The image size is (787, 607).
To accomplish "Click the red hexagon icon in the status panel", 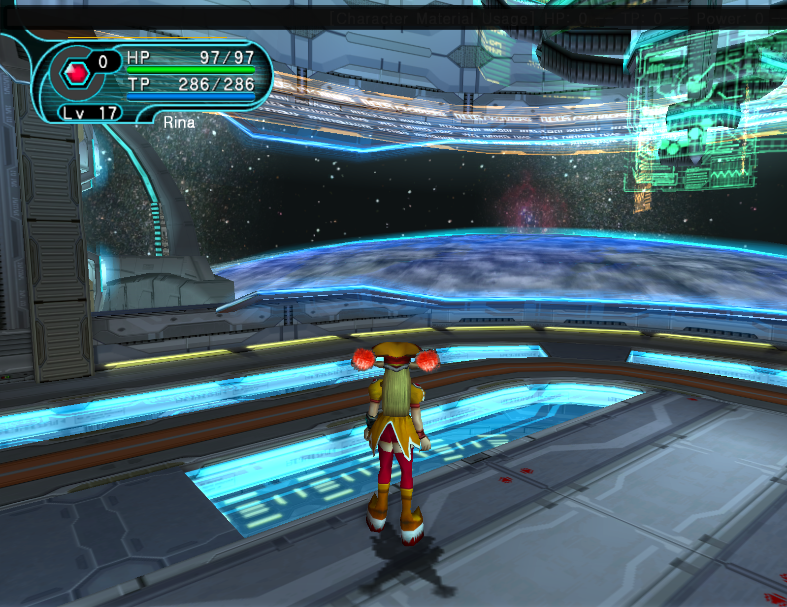I will 75,72.
